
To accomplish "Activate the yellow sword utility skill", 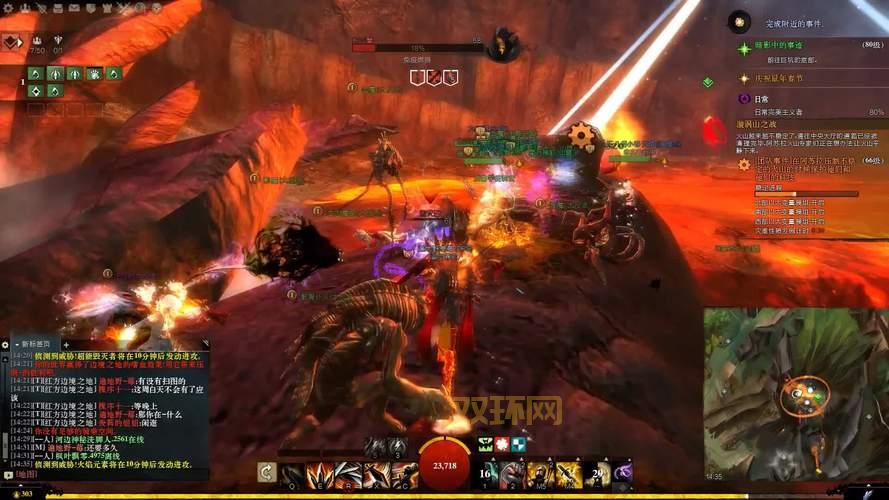I will click(568, 474).
